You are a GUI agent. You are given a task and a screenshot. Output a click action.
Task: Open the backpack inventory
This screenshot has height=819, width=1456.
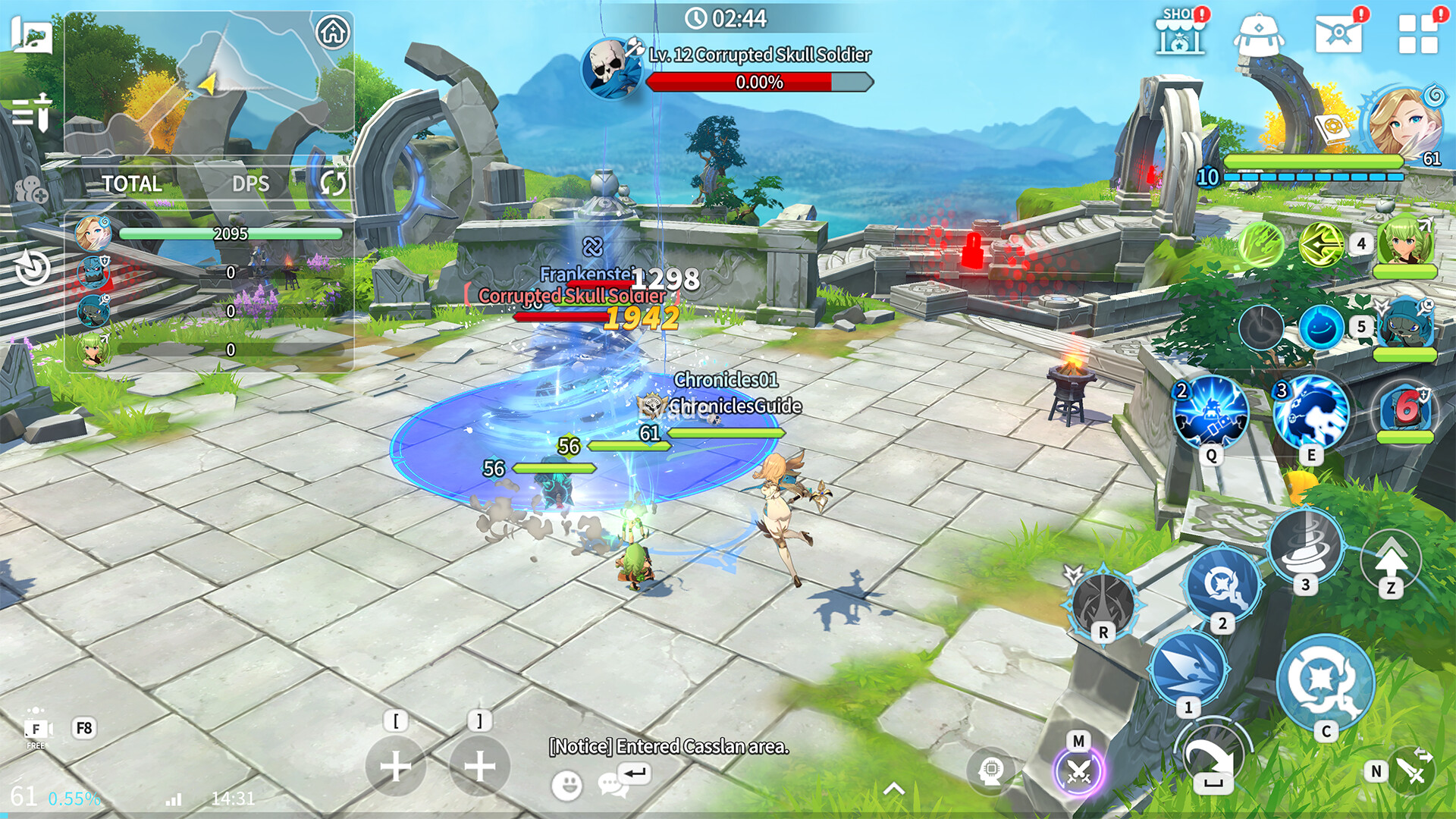click(x=1258, y=34)
